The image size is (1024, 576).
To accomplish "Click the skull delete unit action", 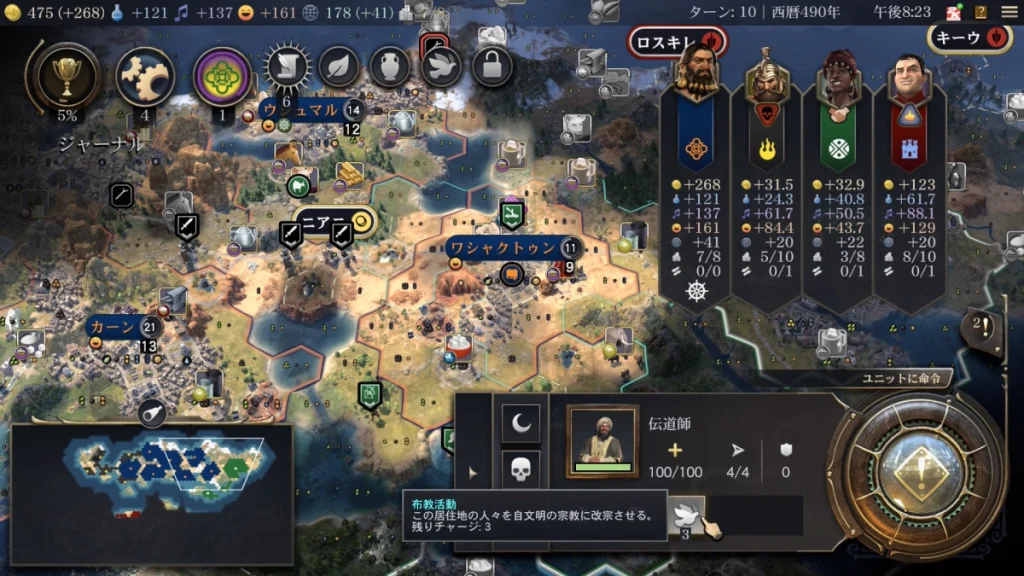I will pyautogui.click(x=520, y=470).
